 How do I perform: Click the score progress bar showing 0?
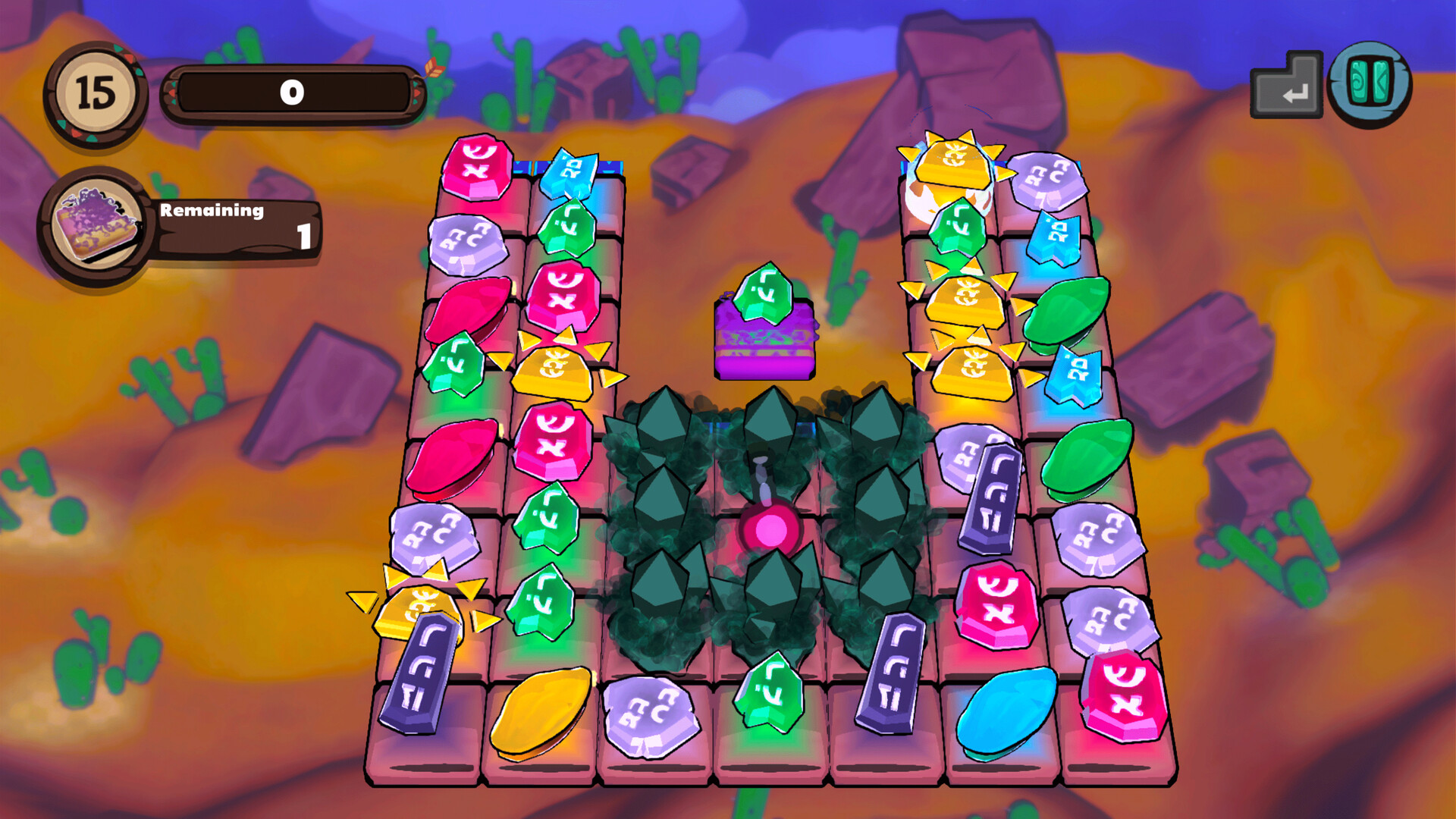[292, 91]
